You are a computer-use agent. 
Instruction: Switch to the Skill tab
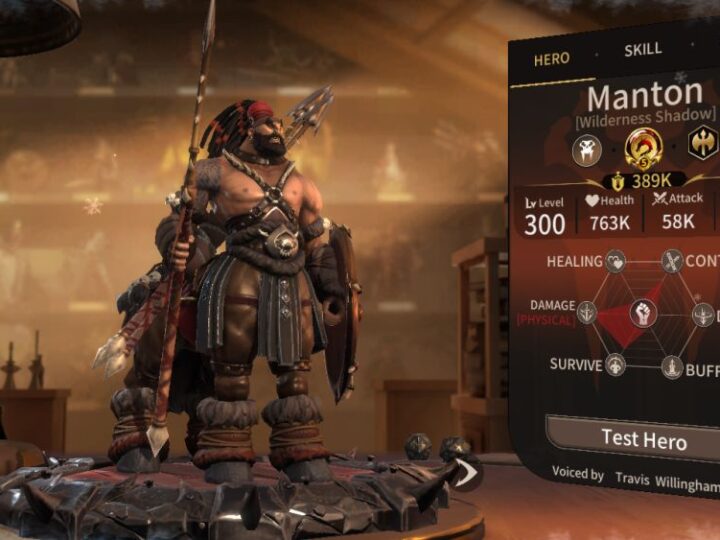point(643,50)
